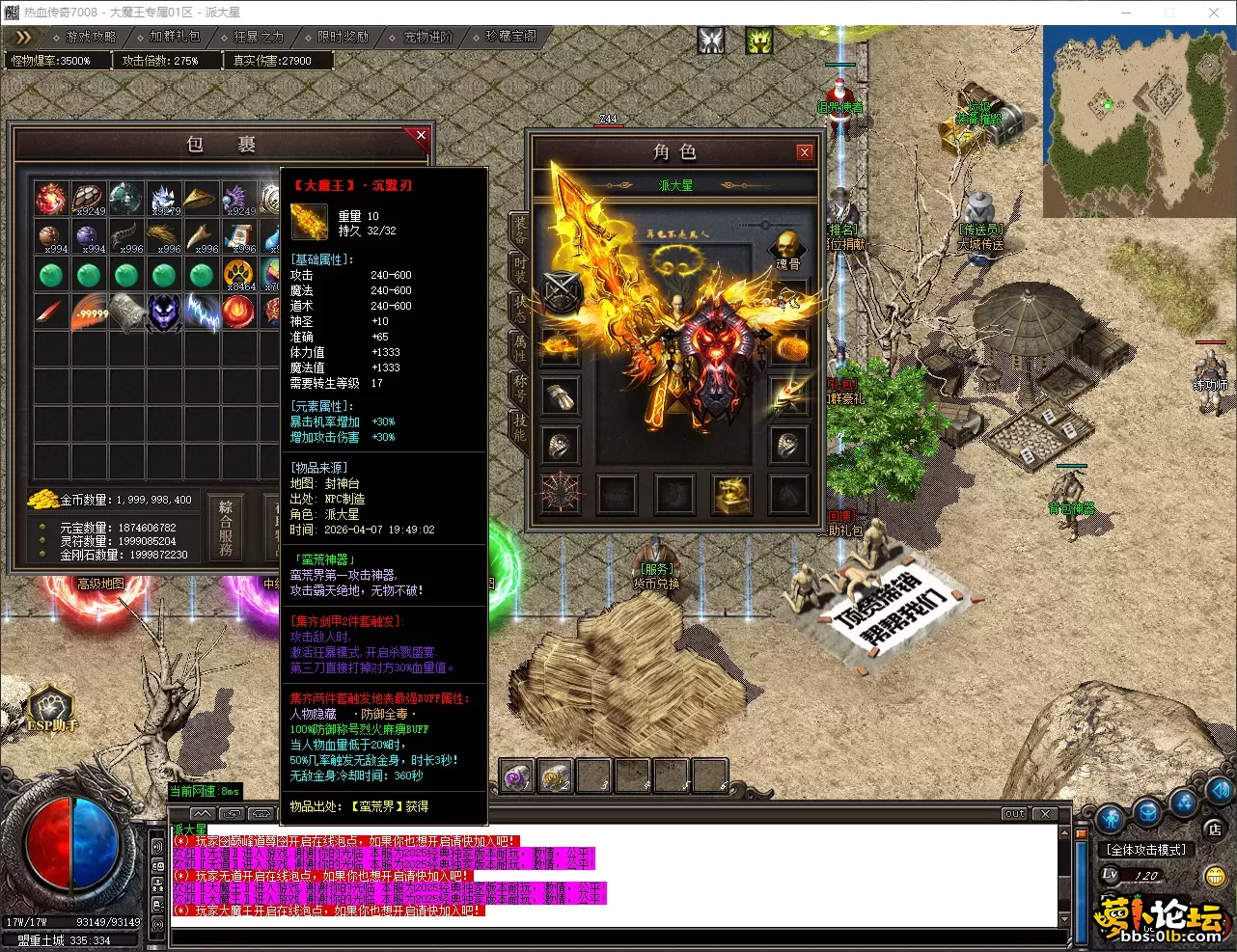Screen dimensions: 1237x952
Task: Open the 限时奖励 timed rewards menu
Action: [342, 37]
